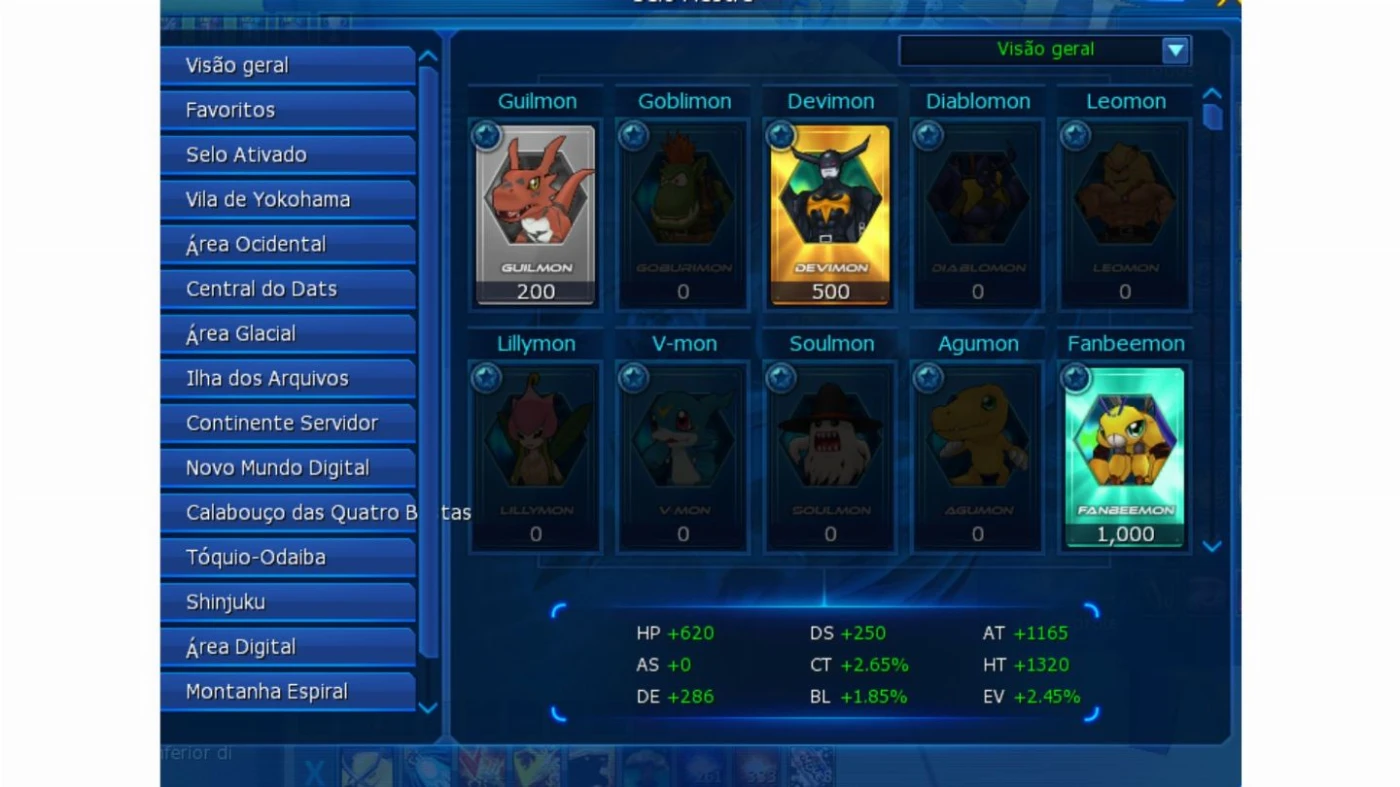Open the Tóquio-Odaiba seal category
Image resolution: width=1400 pixels, height=787 pixels.
pos(287,557)
